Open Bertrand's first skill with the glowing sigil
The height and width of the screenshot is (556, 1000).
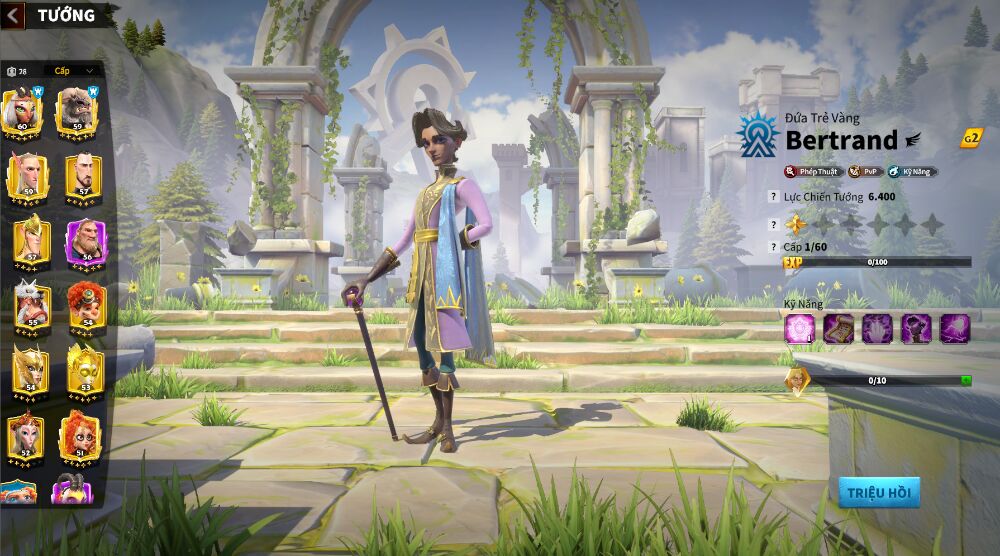point(799,328)
